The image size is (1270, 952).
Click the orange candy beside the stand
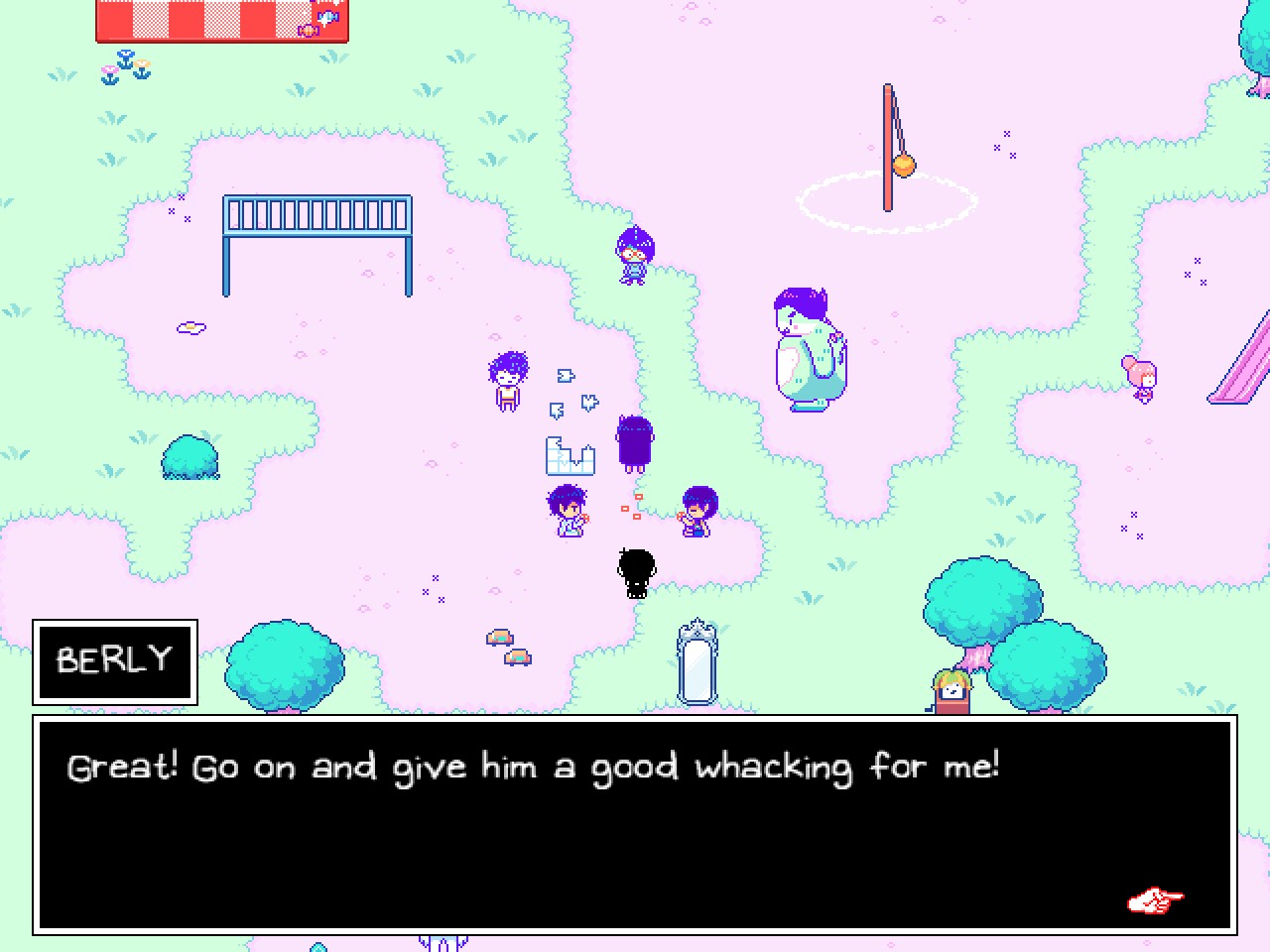pos(308,32)
